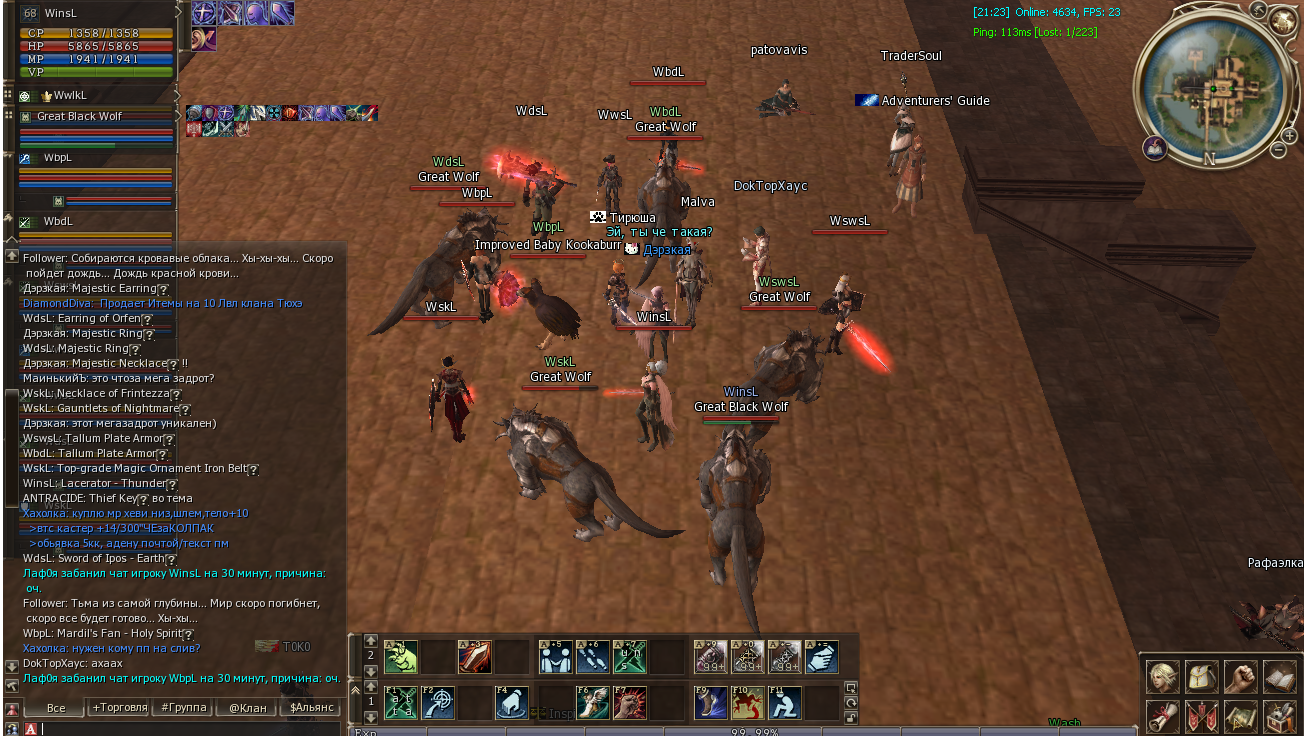
Task: Open the actions fist icon
Action: (x=1241, y=677)
